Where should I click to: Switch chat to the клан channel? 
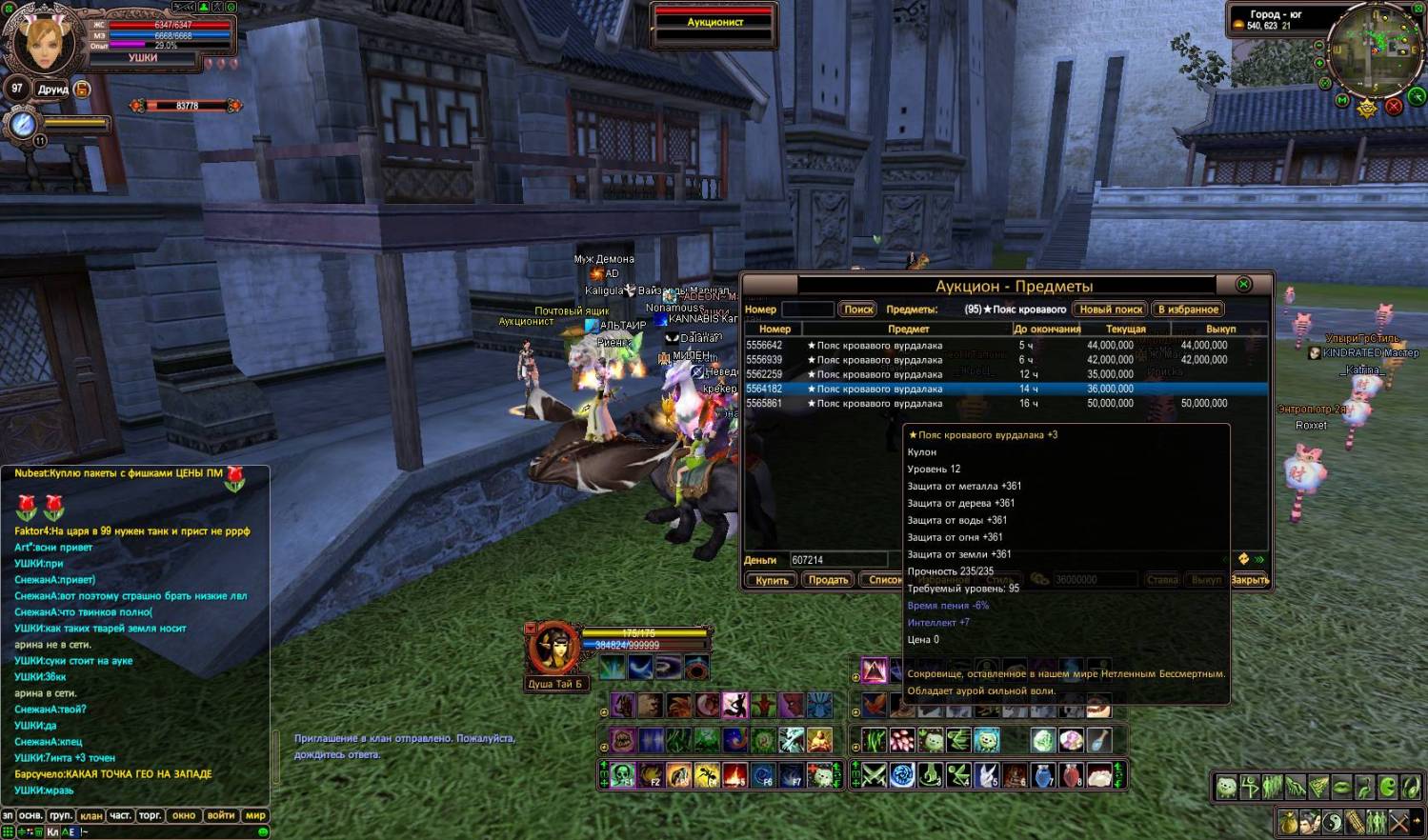[x=91, y=816]
